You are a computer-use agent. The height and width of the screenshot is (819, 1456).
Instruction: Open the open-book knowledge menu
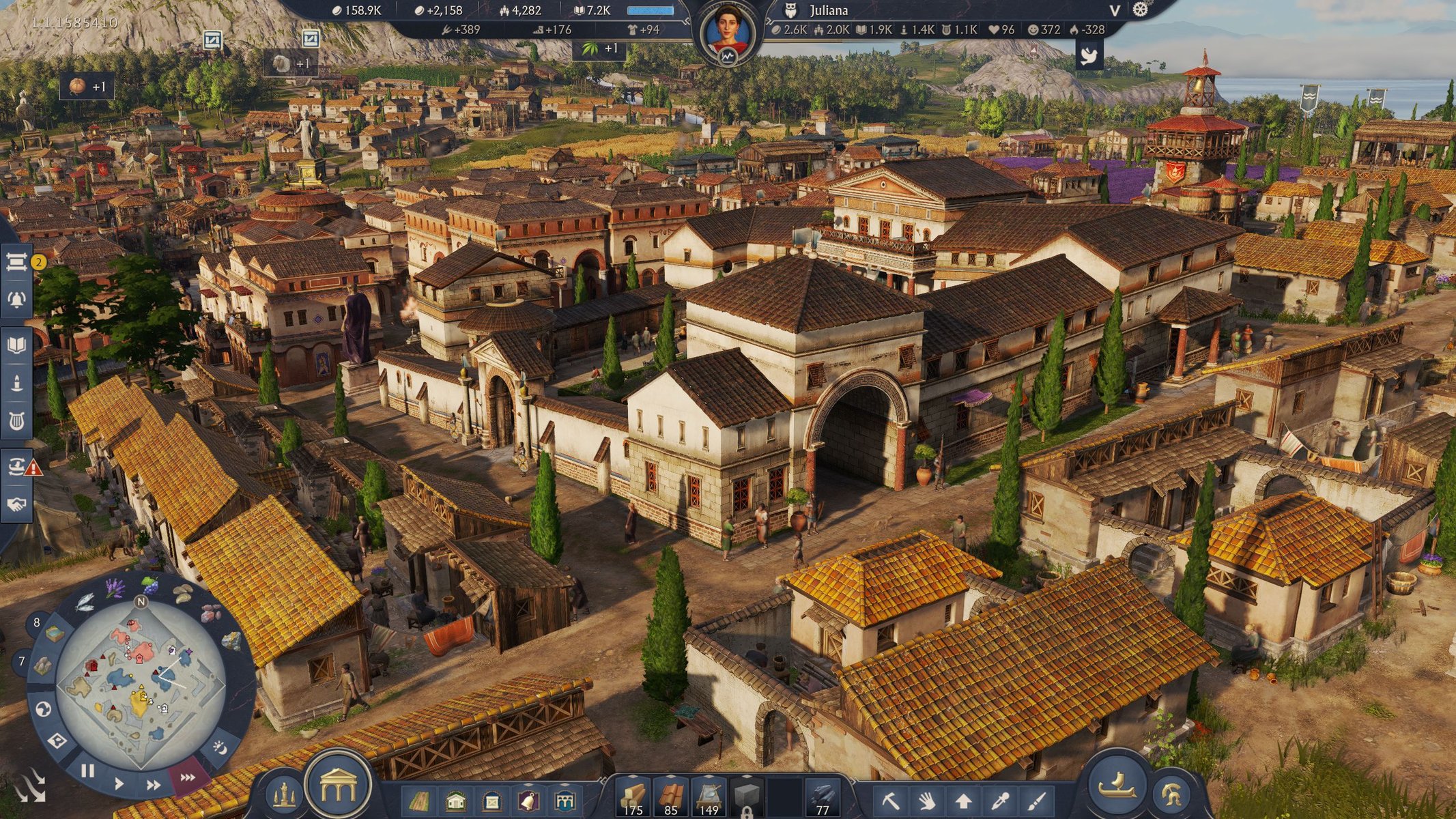(x=16, y=344)
